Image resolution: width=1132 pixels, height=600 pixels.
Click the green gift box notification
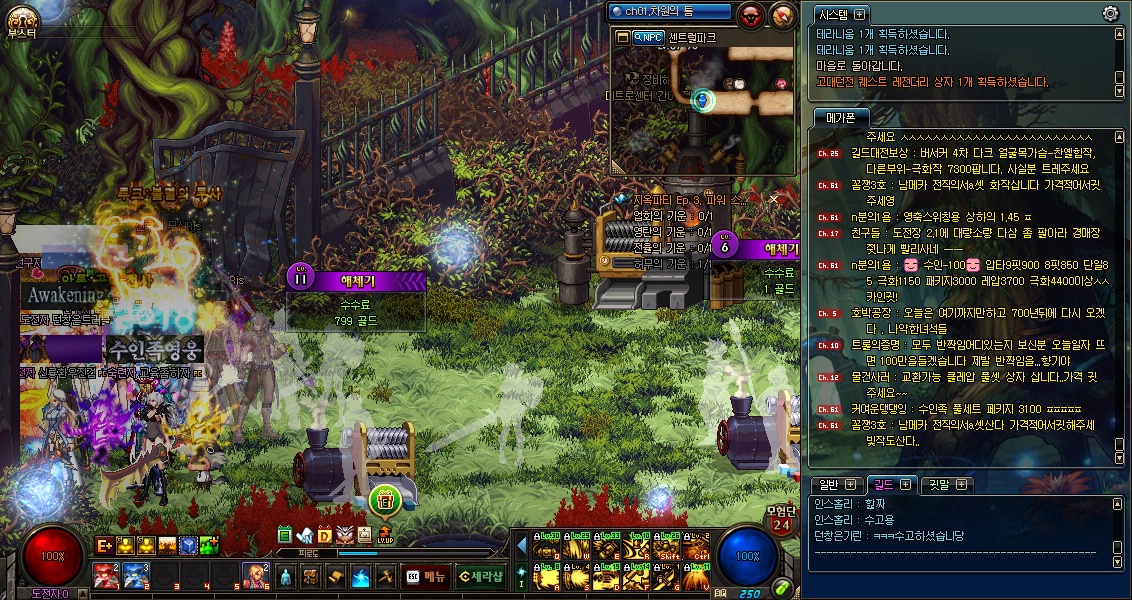pos(384,499)
